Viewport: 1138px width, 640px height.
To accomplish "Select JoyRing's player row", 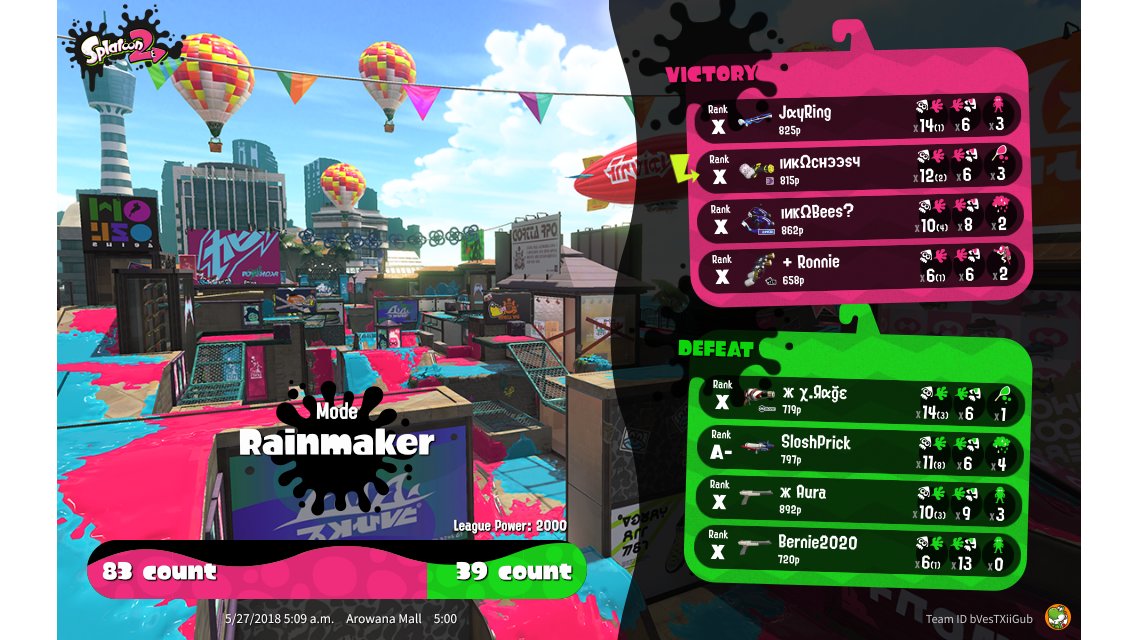I will click(860, 118).
